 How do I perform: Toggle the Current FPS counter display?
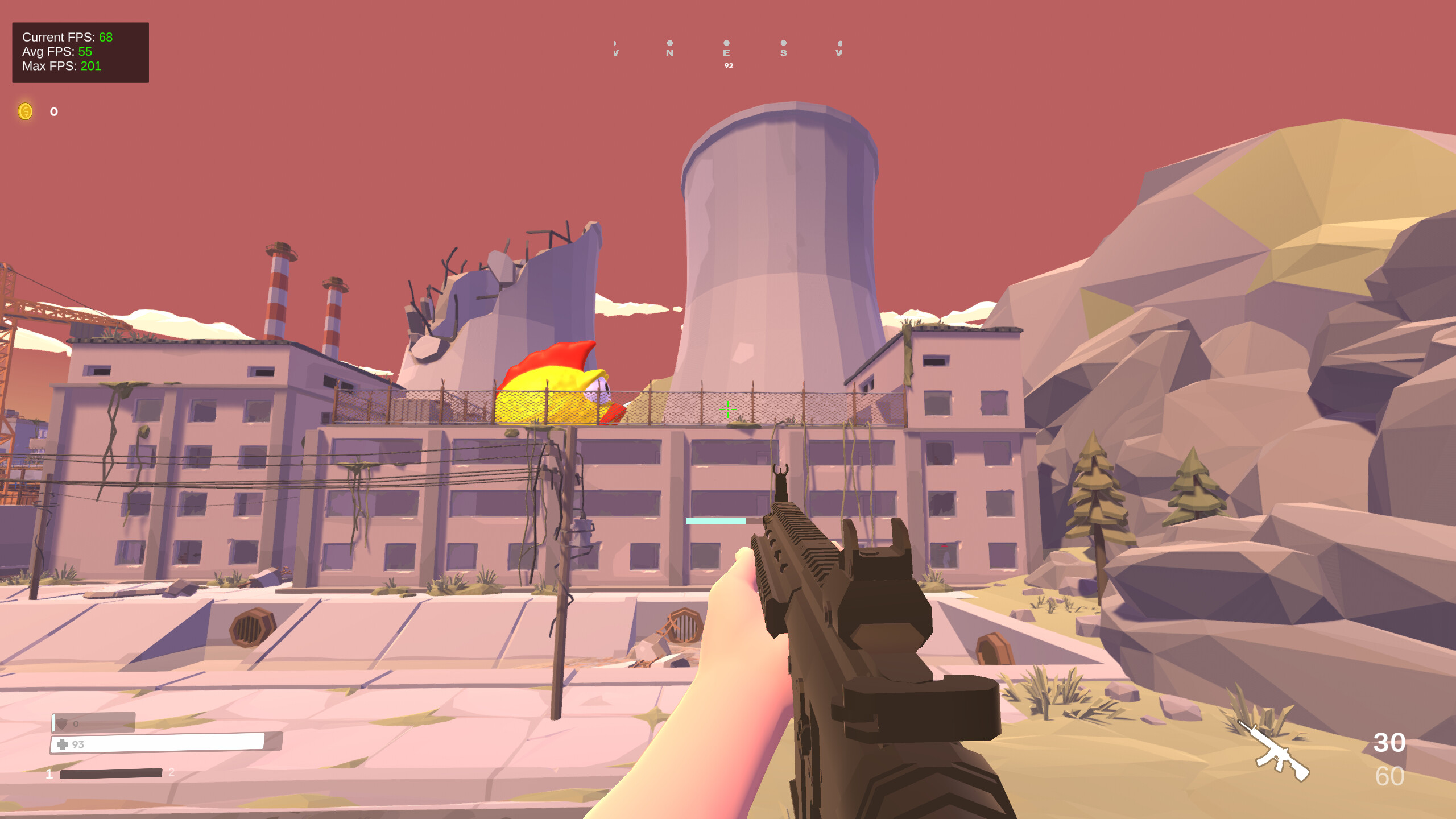tap(67, 37)
